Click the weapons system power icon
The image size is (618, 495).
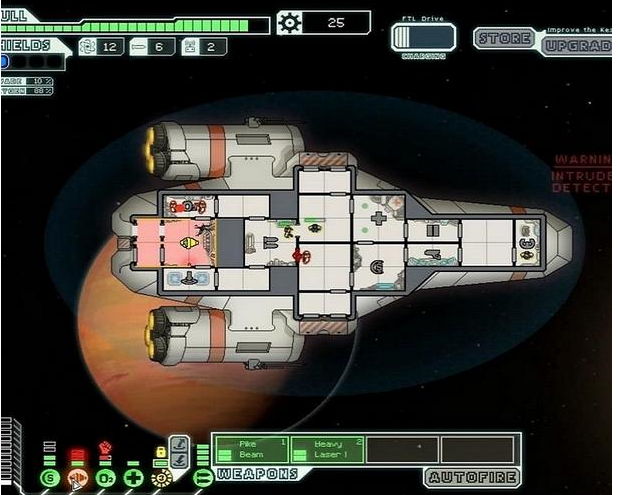(202, 477)
